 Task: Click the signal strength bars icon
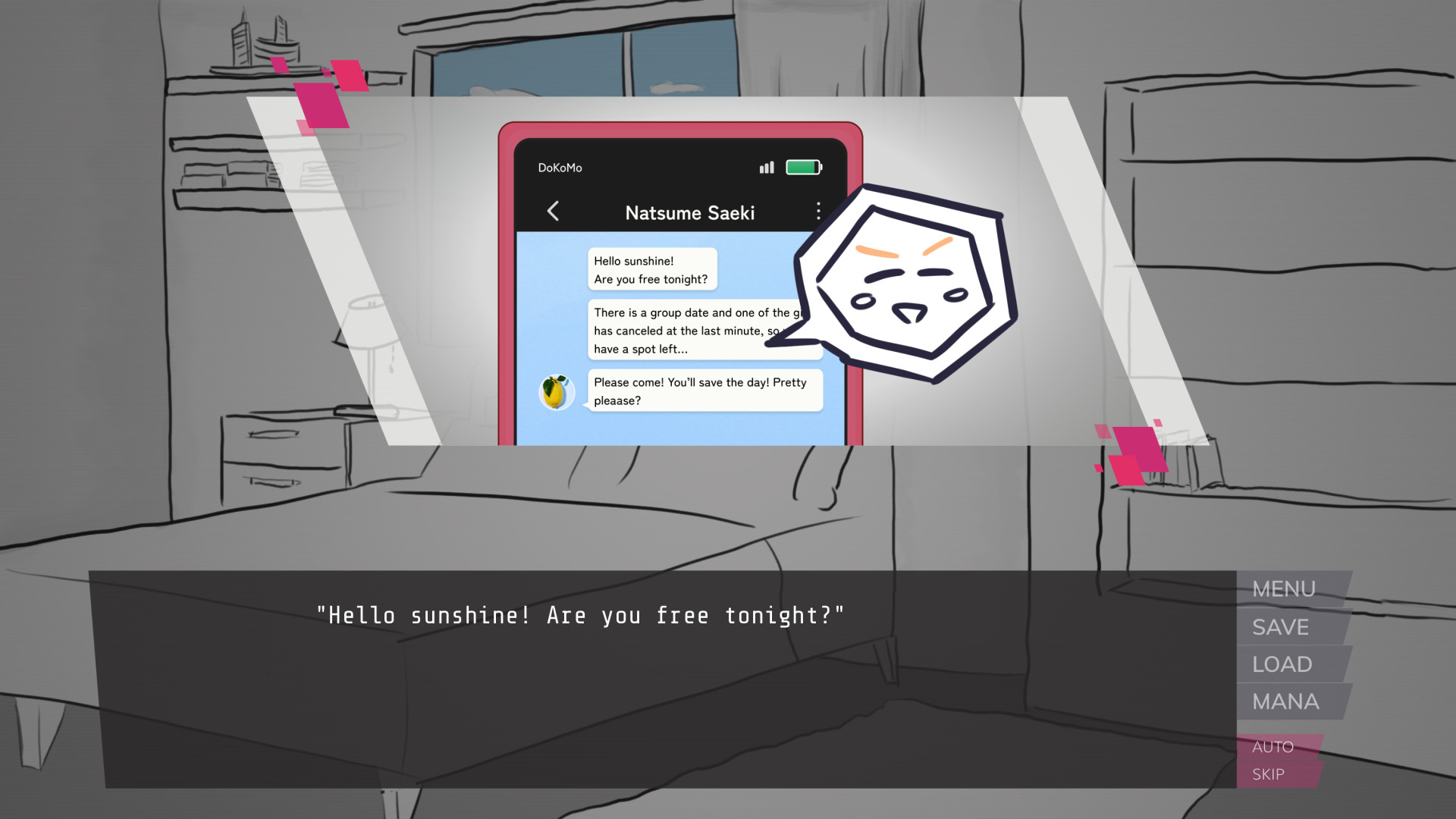767,167
